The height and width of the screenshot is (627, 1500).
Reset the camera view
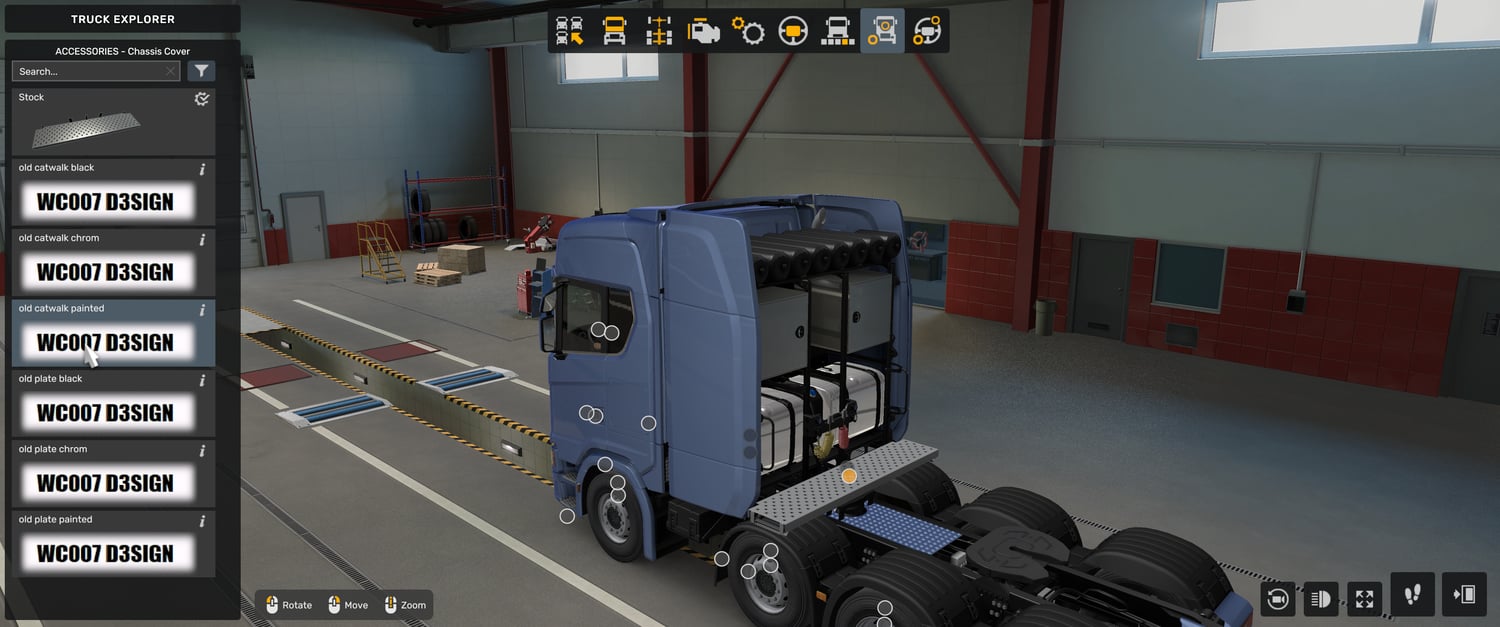click(1277, 599)
